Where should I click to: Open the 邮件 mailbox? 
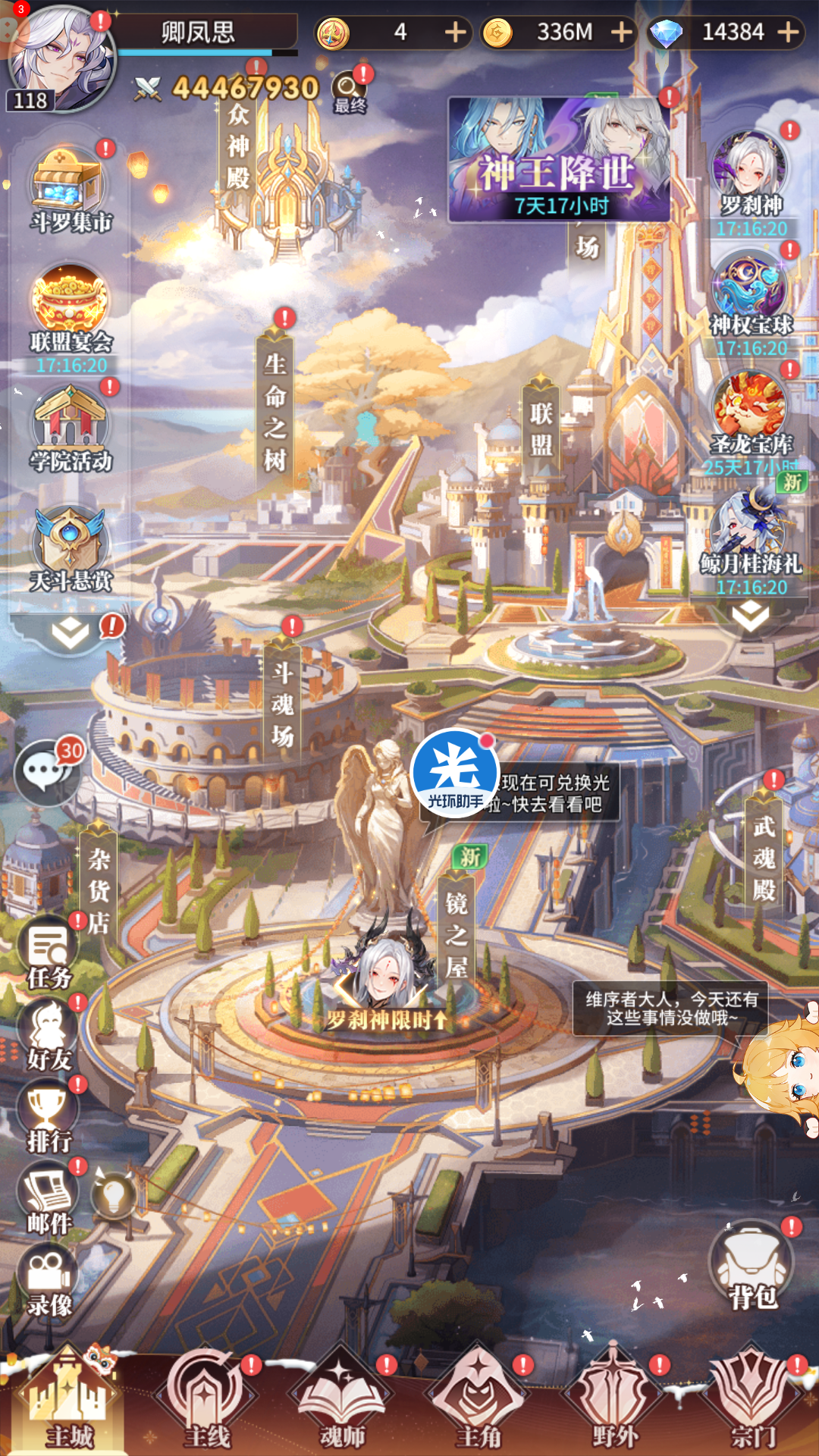(x=49, y=1200)
